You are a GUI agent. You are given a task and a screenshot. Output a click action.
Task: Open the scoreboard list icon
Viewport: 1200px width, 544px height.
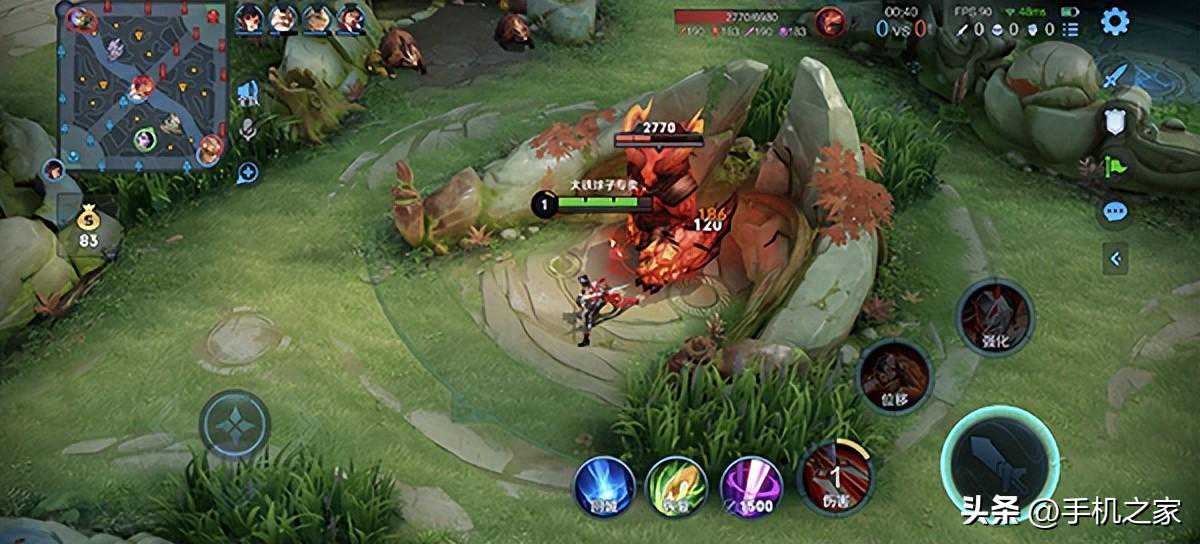(1071, 29)
